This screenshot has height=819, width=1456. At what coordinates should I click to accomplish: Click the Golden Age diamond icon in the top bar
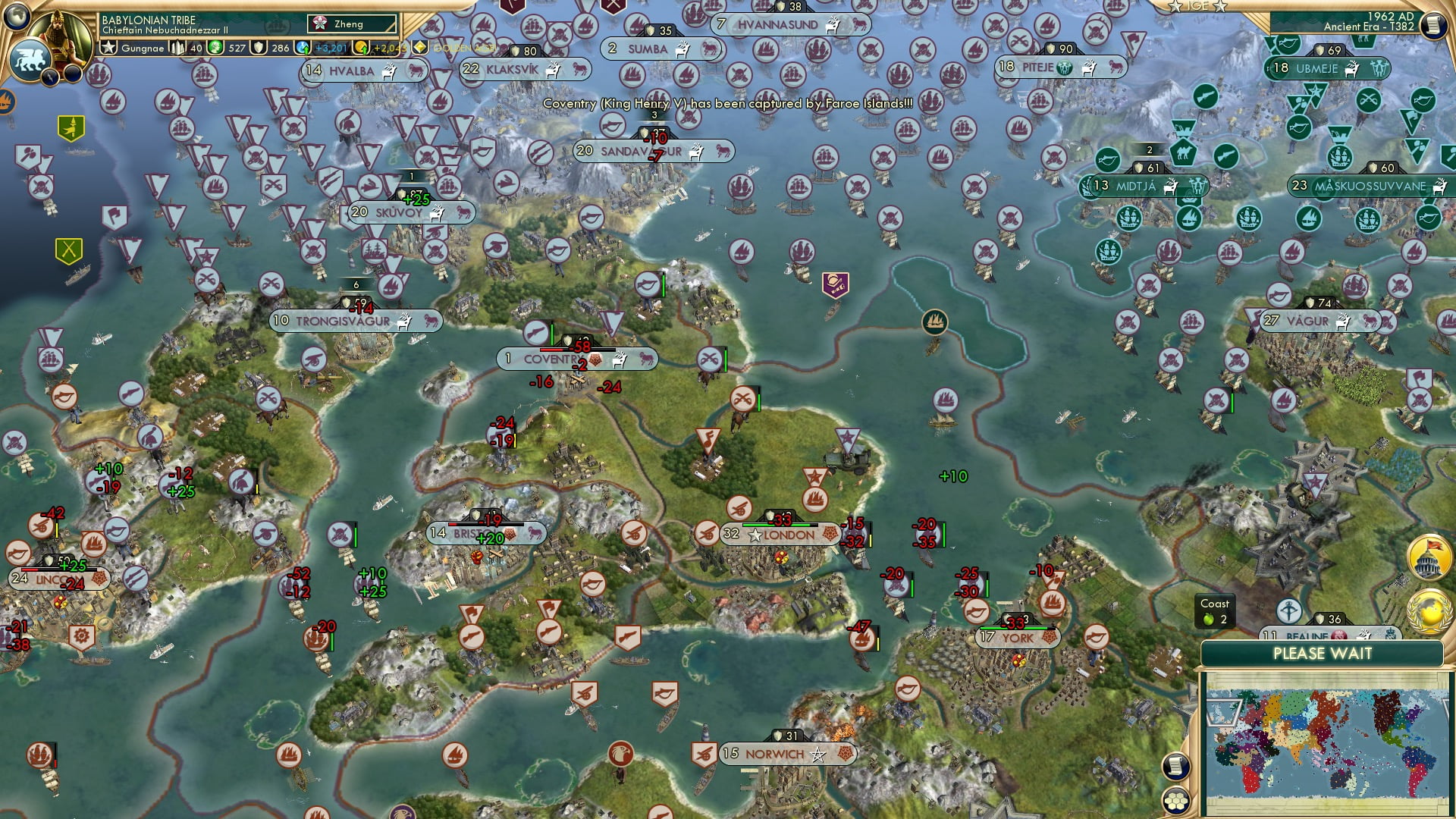coord(419,47)
